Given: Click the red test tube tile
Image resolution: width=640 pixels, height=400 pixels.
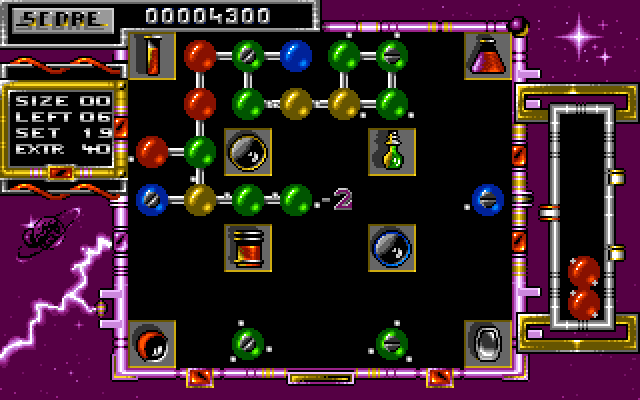Looking at the screenshot, I should click(152, 54).
